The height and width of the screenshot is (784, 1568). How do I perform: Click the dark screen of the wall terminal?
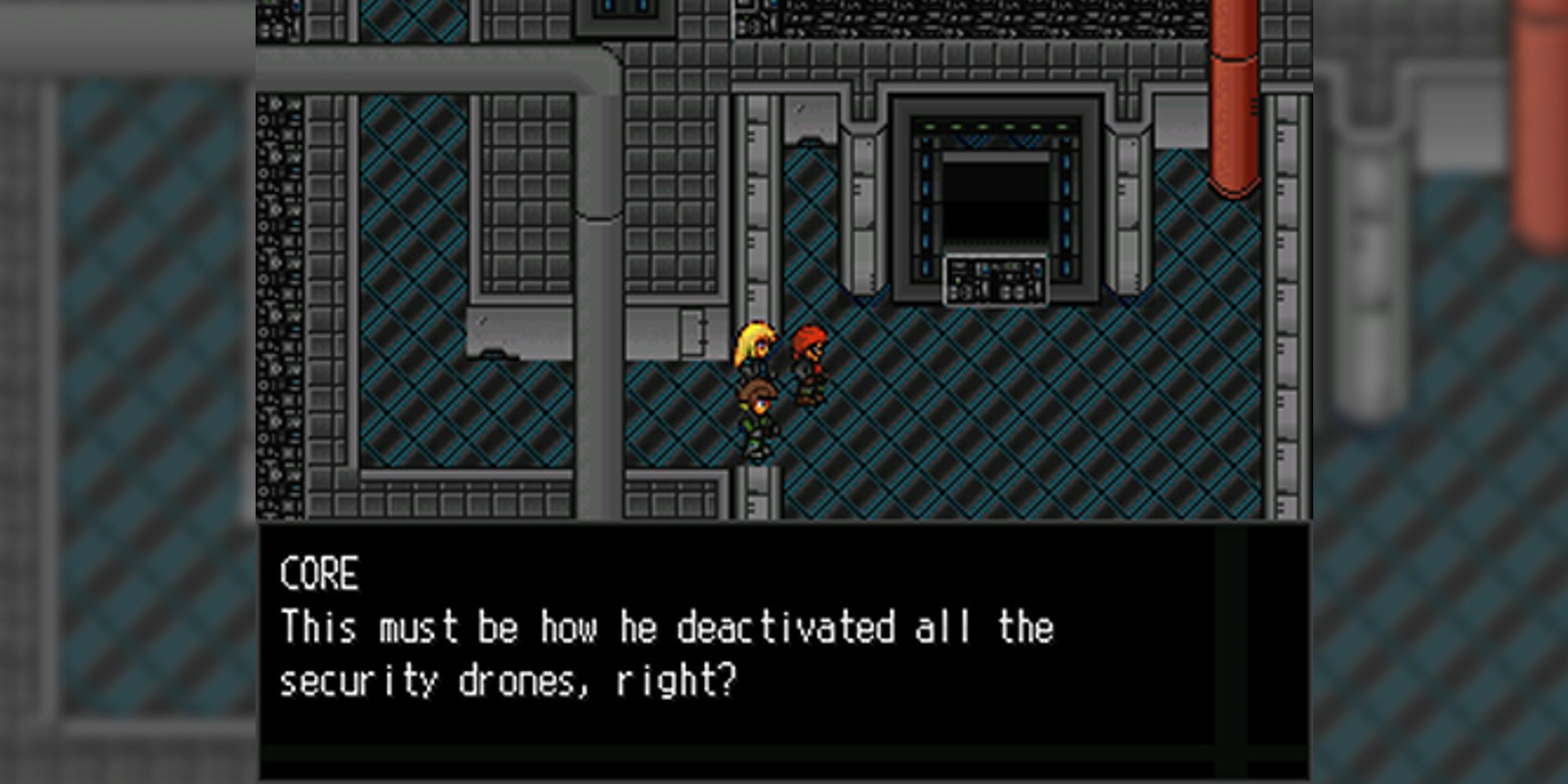click(x=996, y=200)
